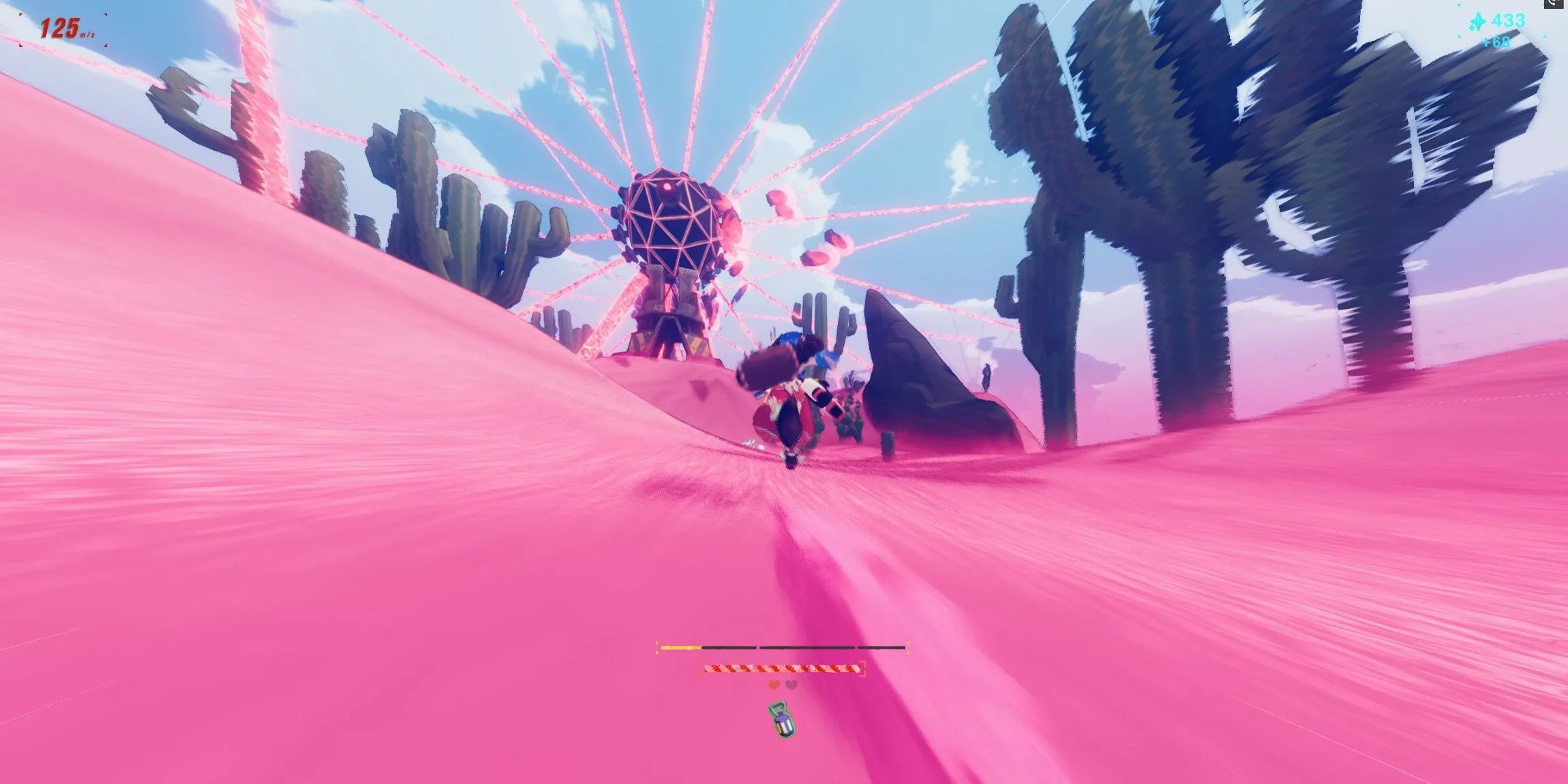Click the 433 currency counter
The image size is (1568, 784).
[1508, 20]
